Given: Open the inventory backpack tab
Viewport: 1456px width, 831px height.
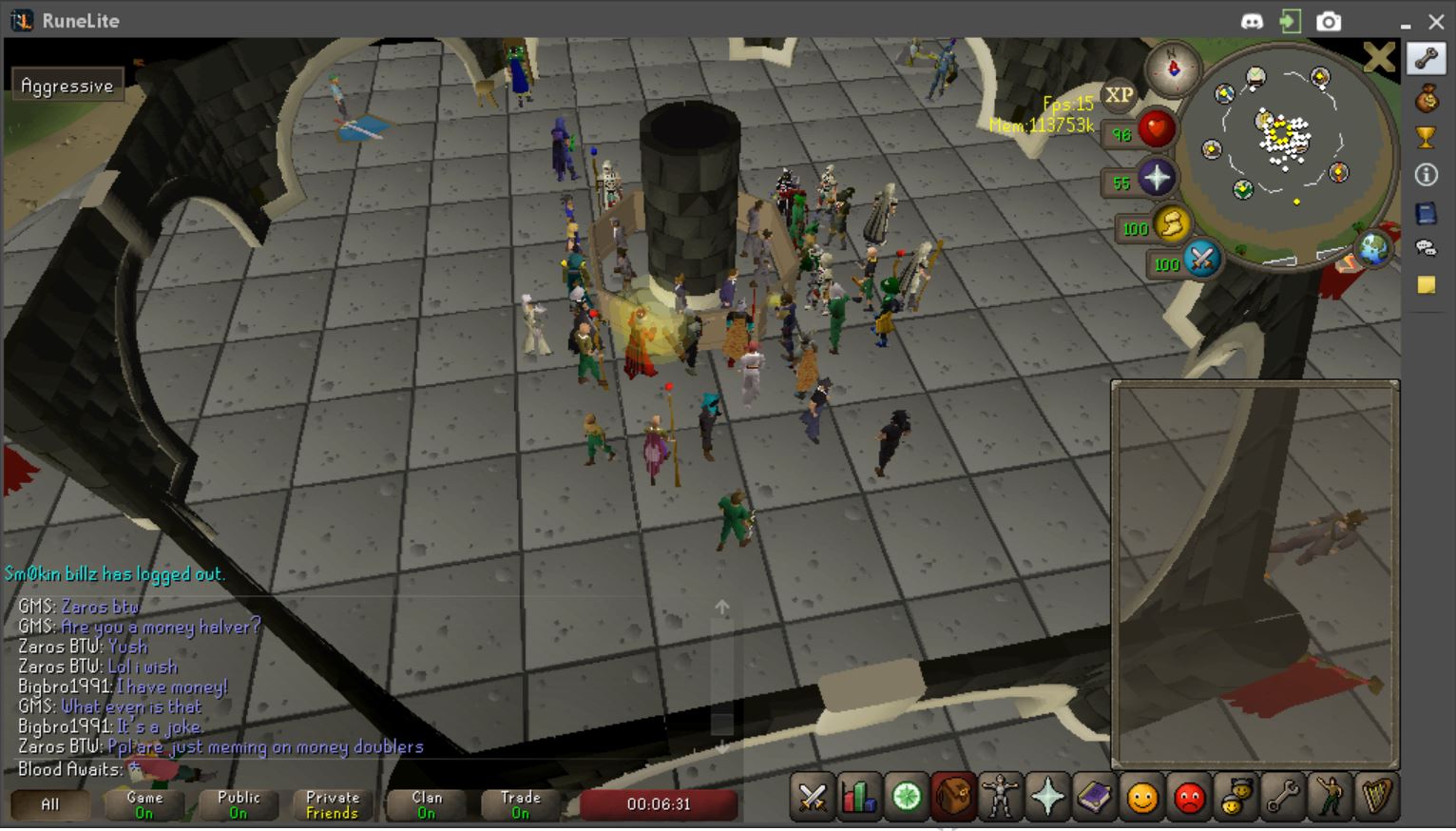Looking at the screenshot, I should point(953,797).
